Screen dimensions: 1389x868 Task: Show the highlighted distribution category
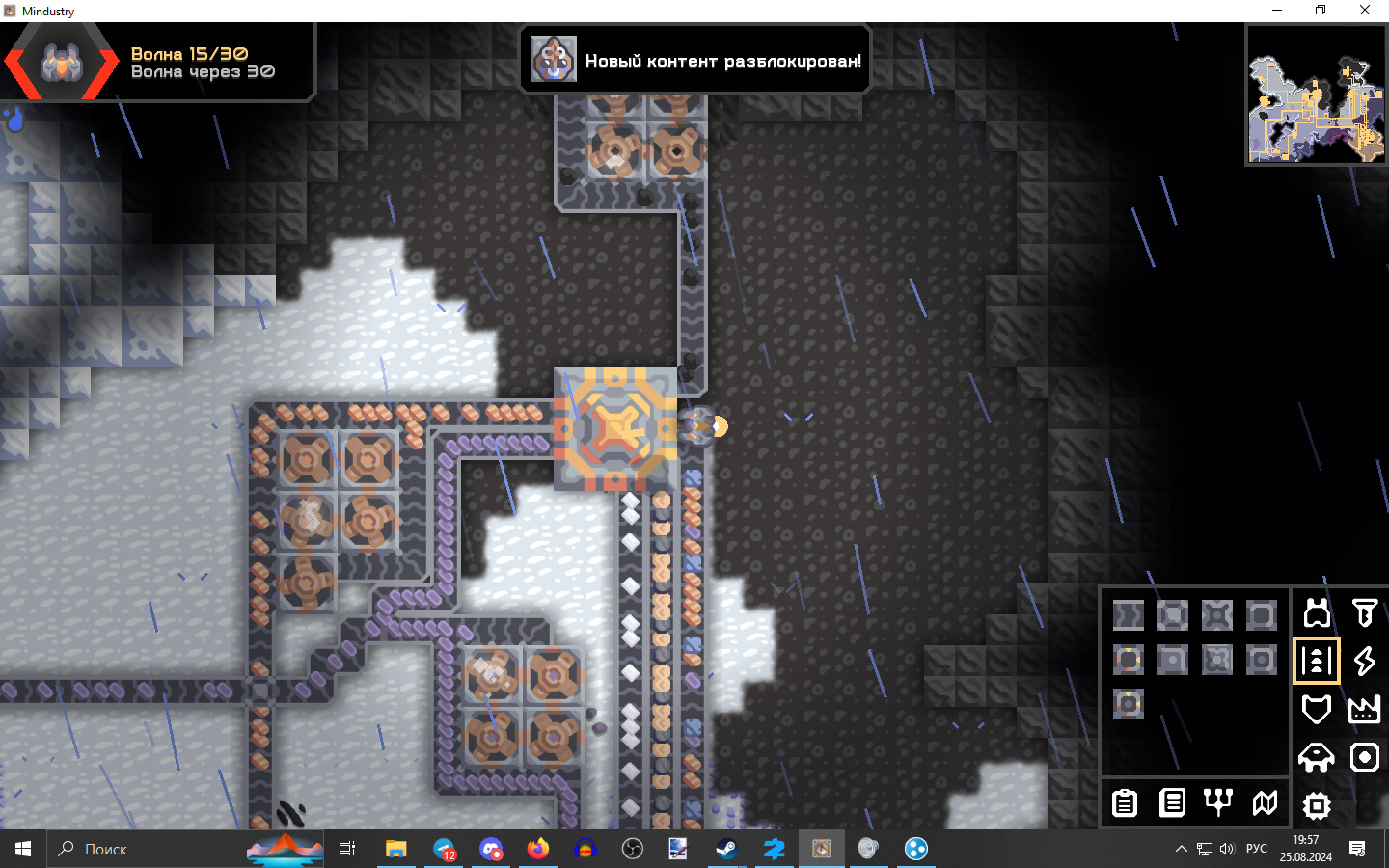pos(1317,661)
